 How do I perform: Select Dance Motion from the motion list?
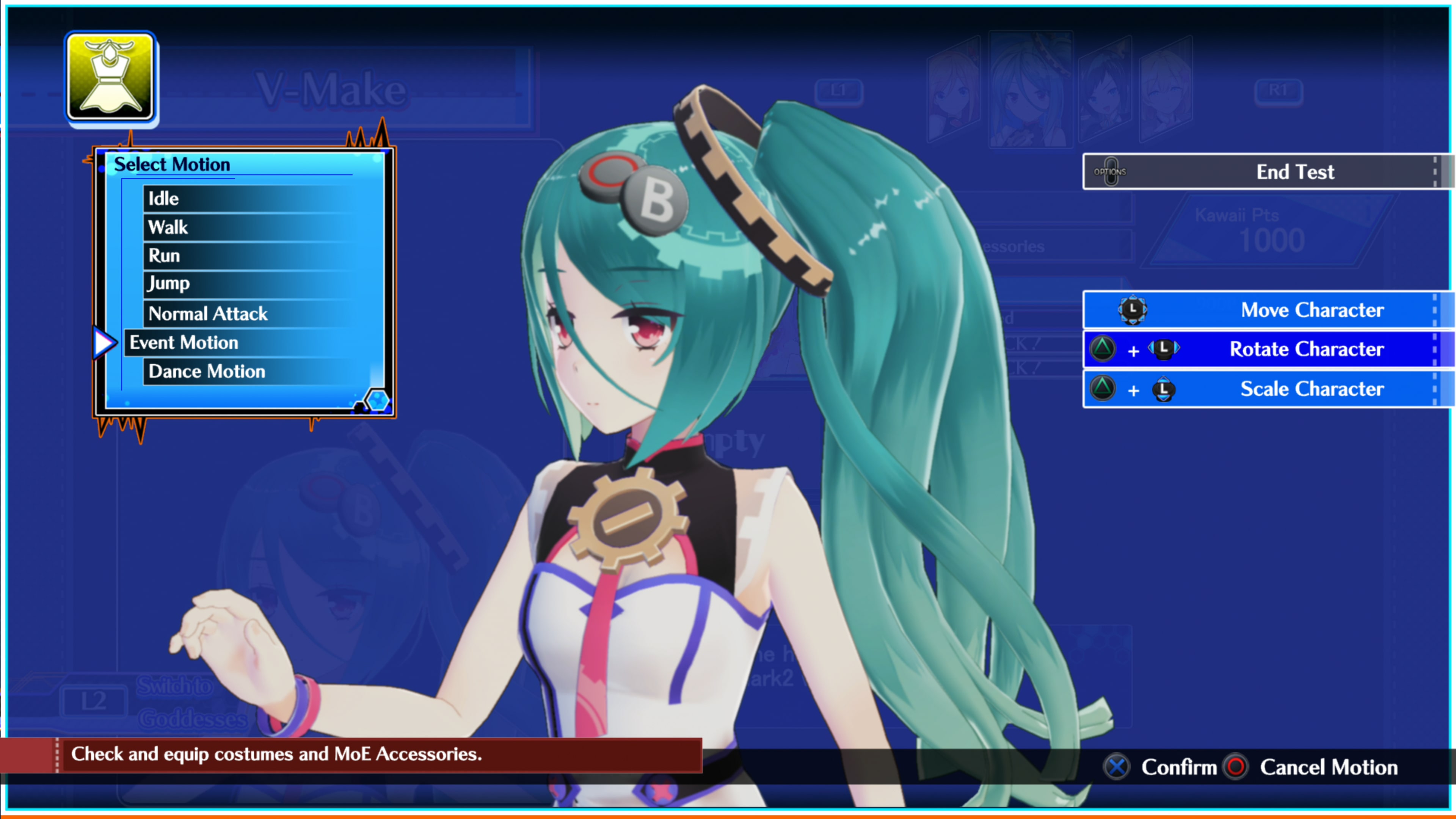click(x=206, y=371)
